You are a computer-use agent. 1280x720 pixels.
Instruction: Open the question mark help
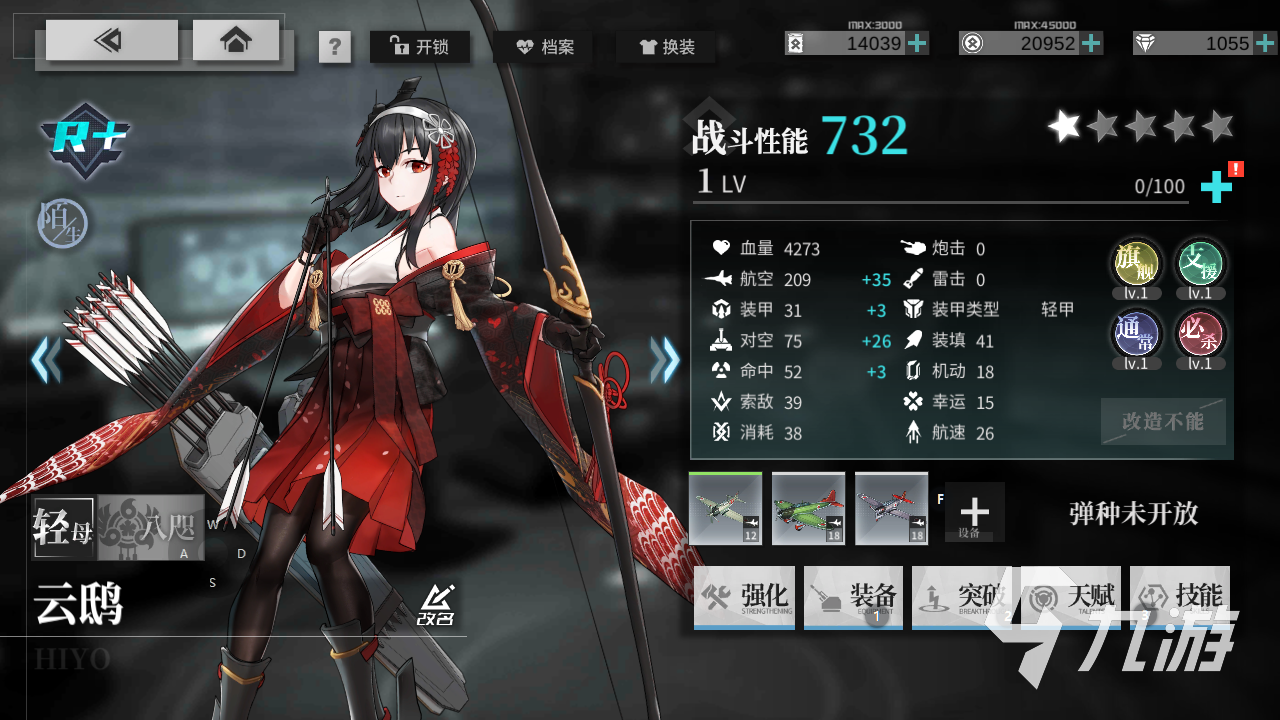(335, 47)
